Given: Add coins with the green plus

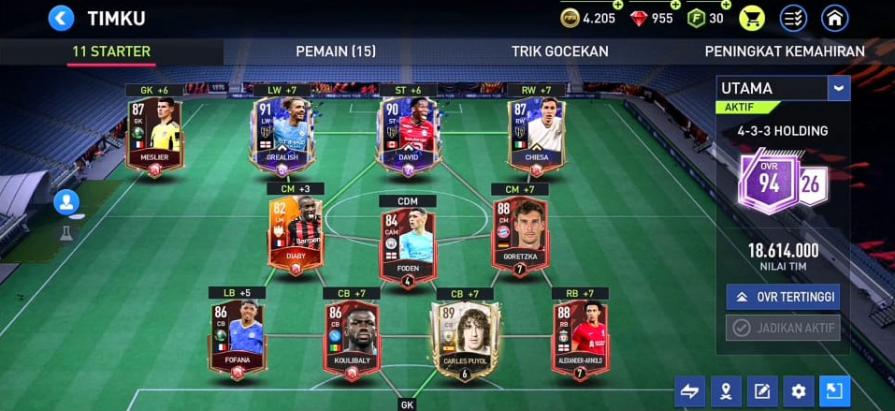Looking at the screenshot, I should (x=618, y=6).
